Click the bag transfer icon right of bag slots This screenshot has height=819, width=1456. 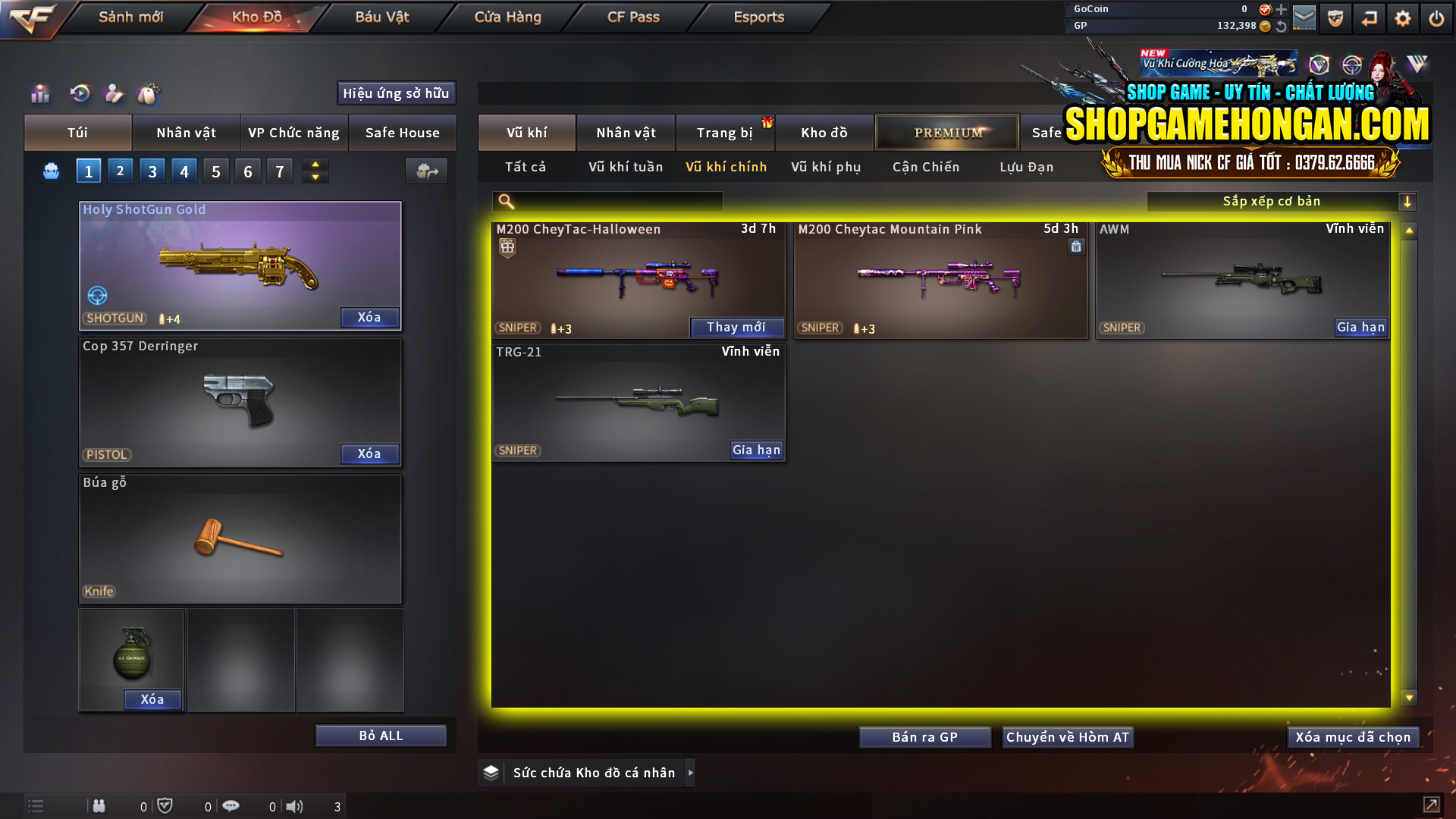[425, 171]
